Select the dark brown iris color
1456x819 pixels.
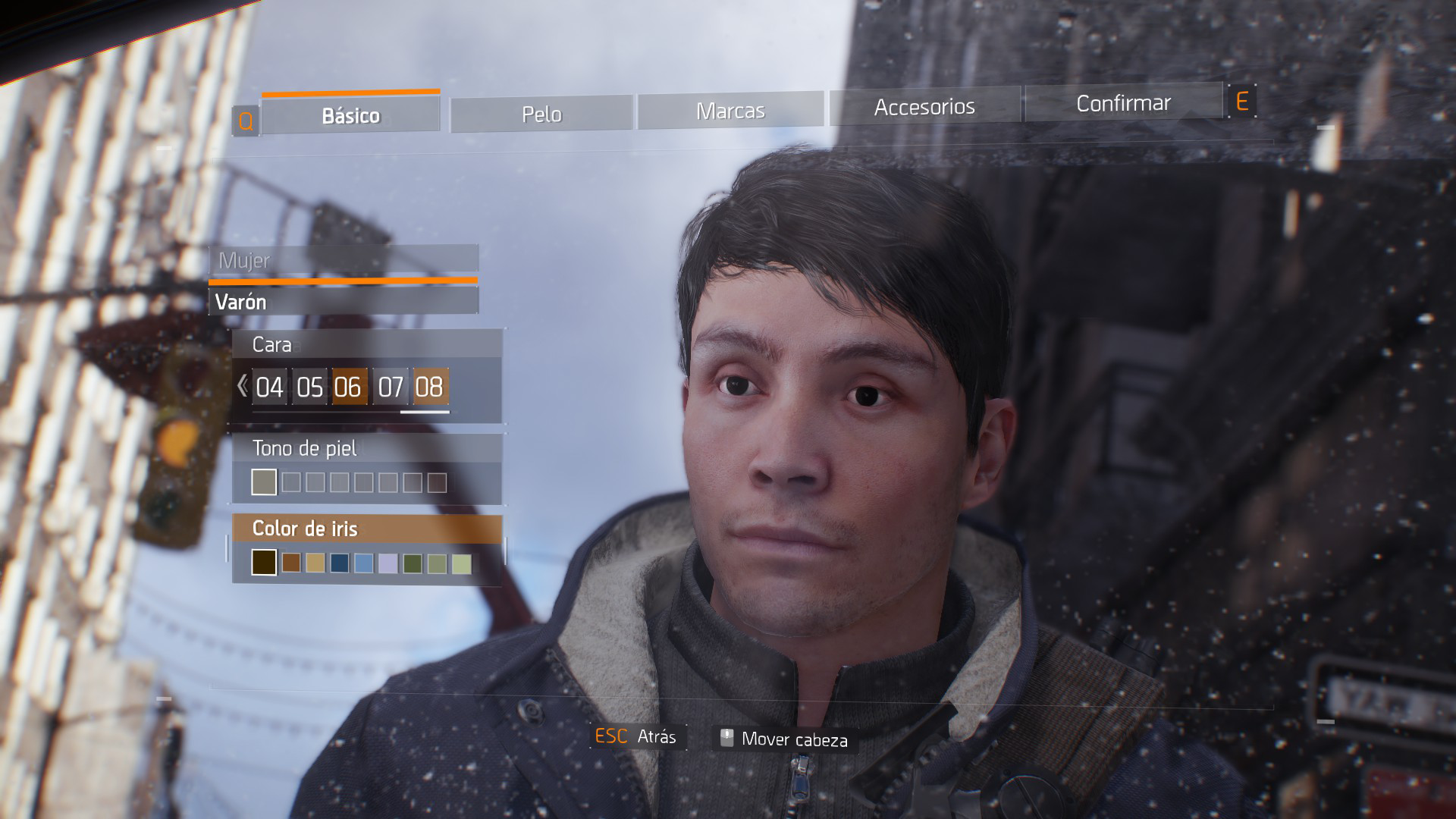click(x=264, y=562)
